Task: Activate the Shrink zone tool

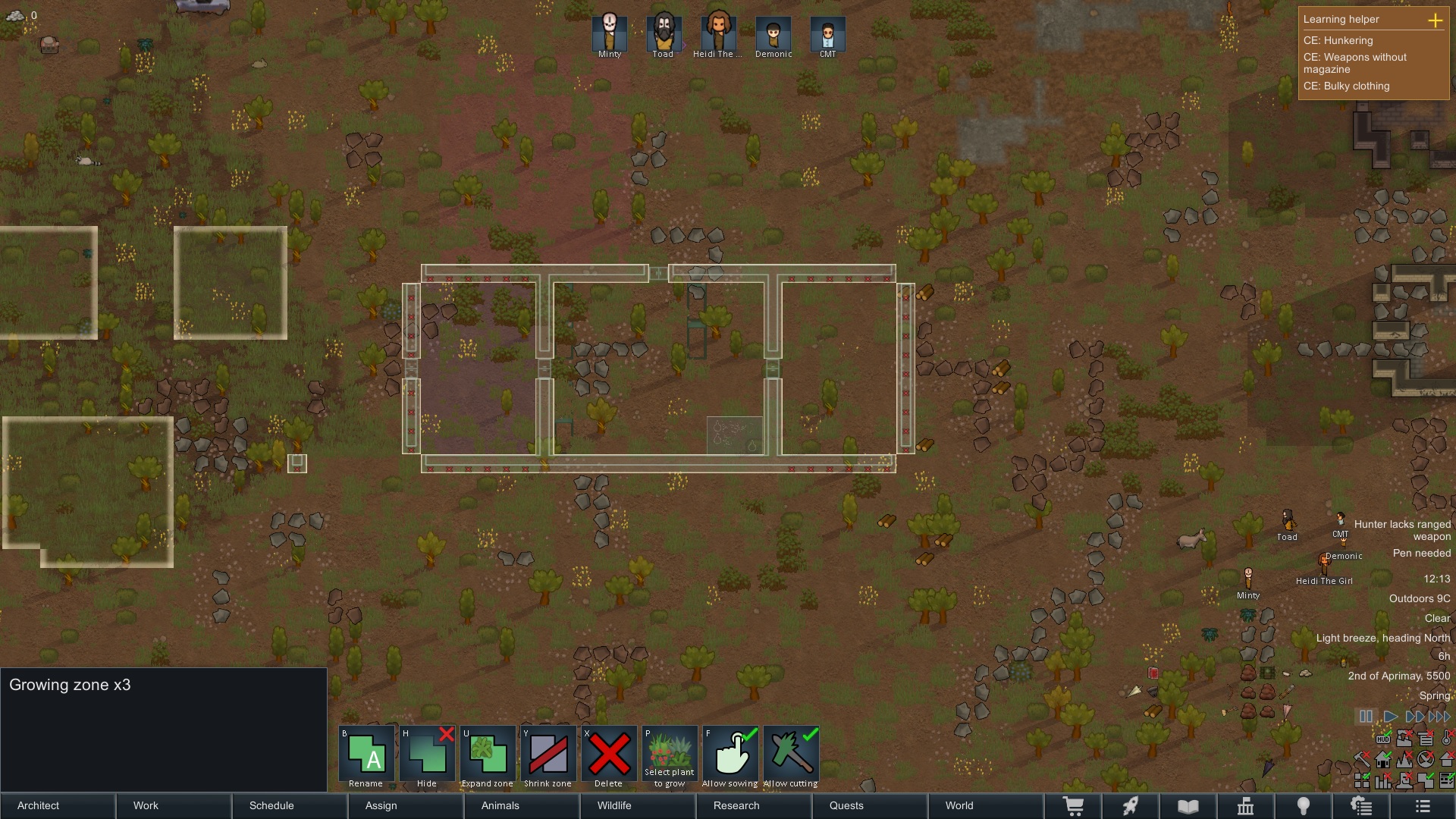Action: (x=548, y=757)
